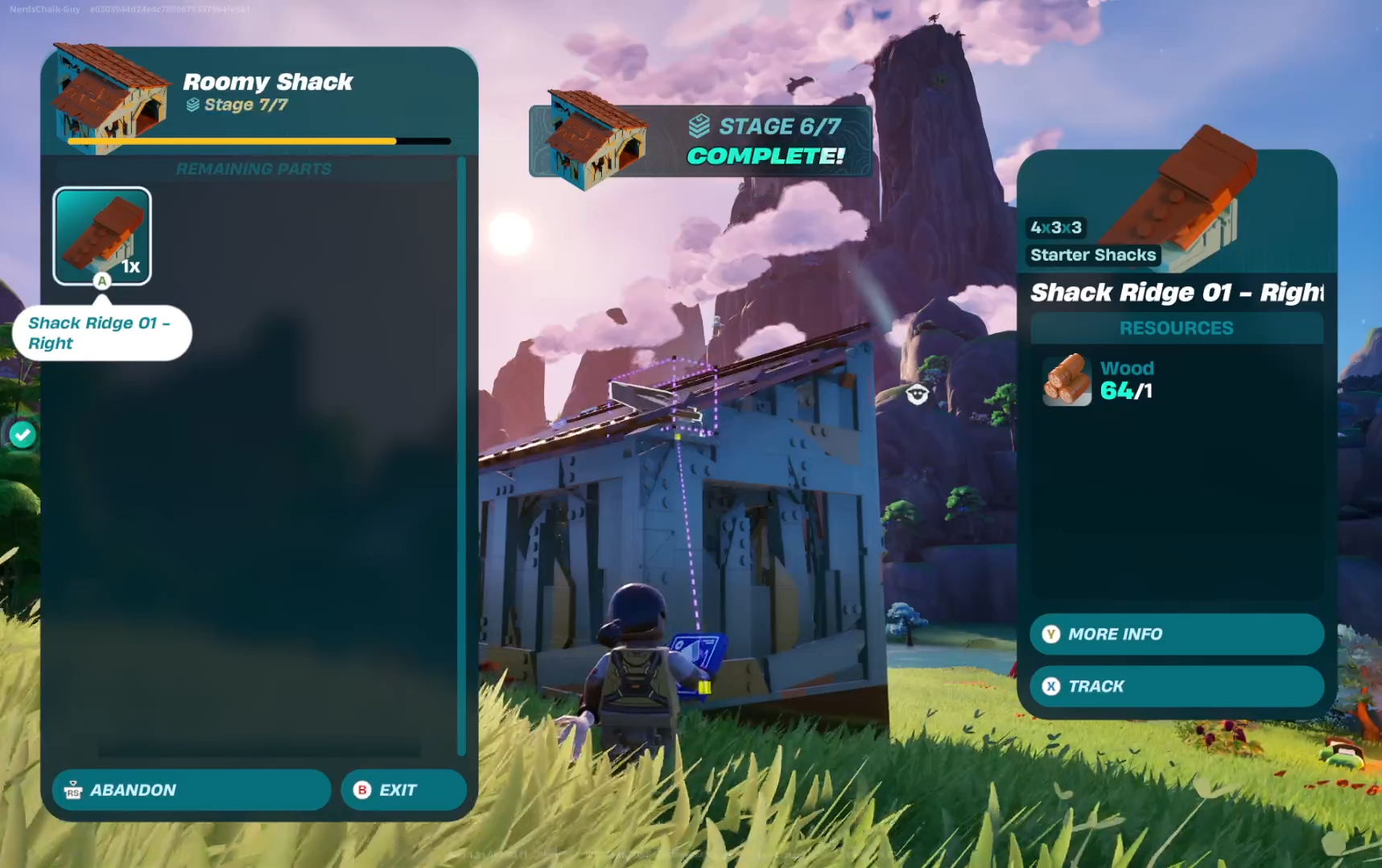Viewport: 1382px width, 868px height.
Task: Click the green checkmark icon
Action: (23, 434)
